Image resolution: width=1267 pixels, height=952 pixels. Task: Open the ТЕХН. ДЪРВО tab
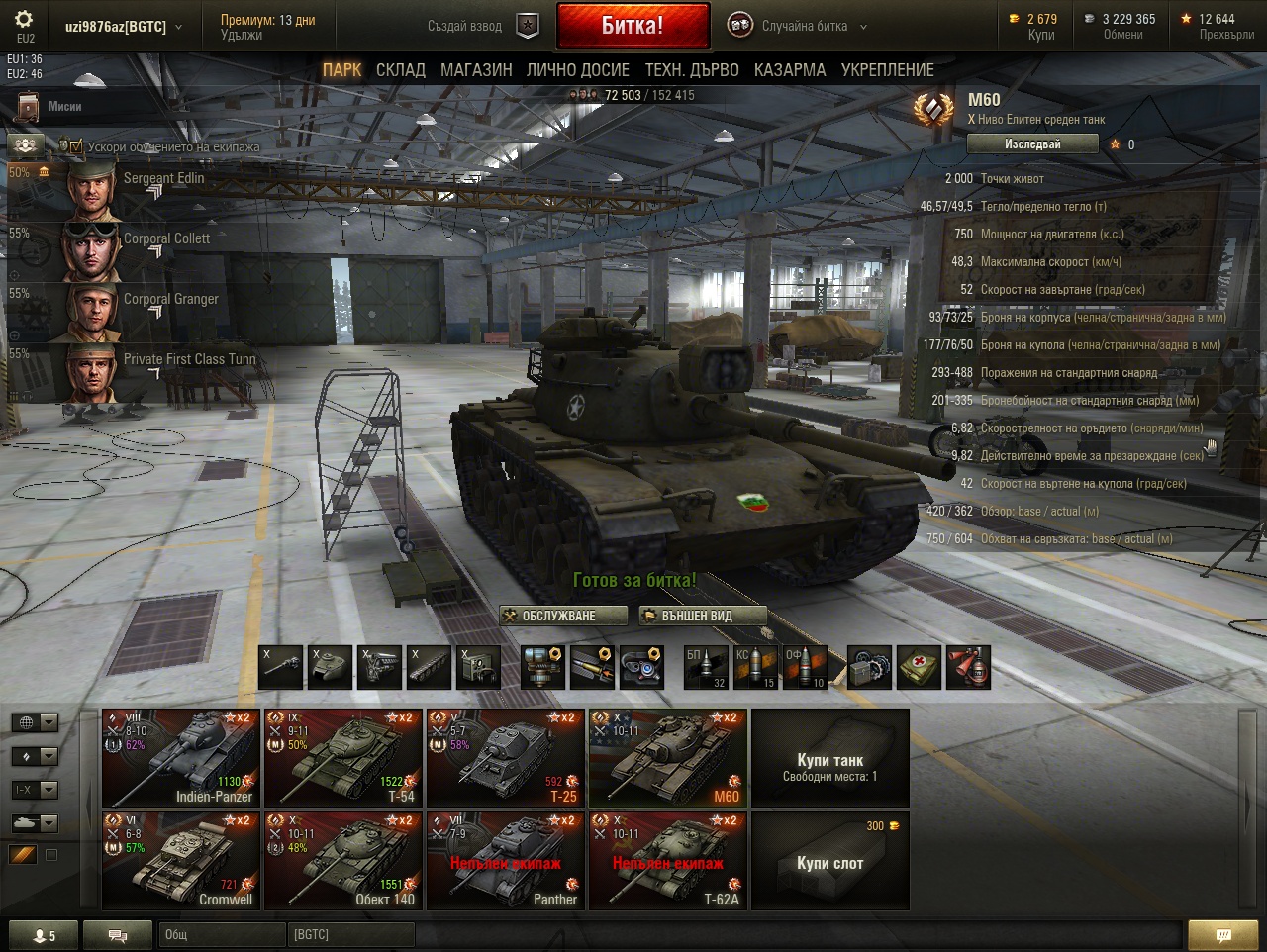pos(692,70)
